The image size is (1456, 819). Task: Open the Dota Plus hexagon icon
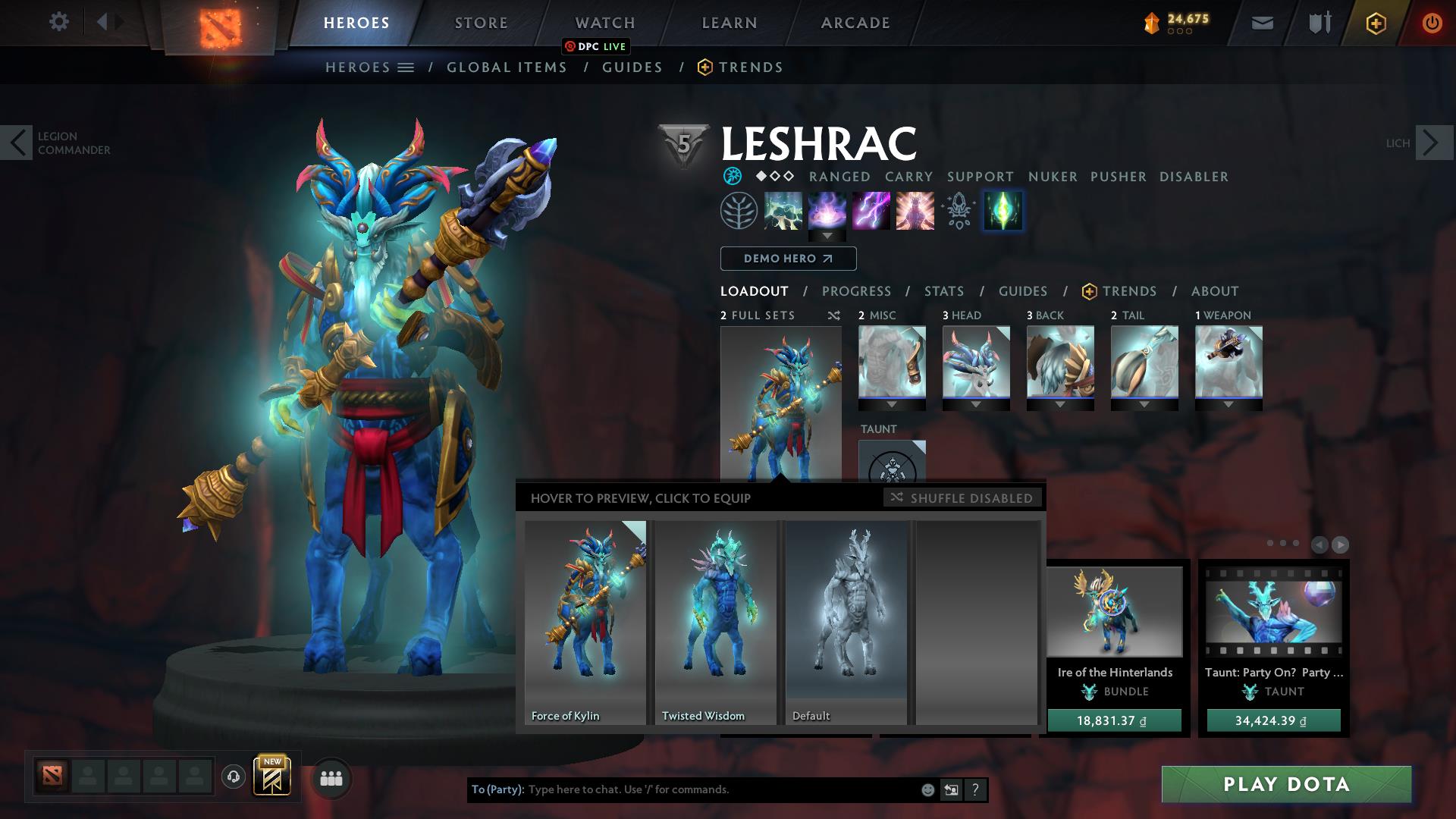[x=1376, y=24]
